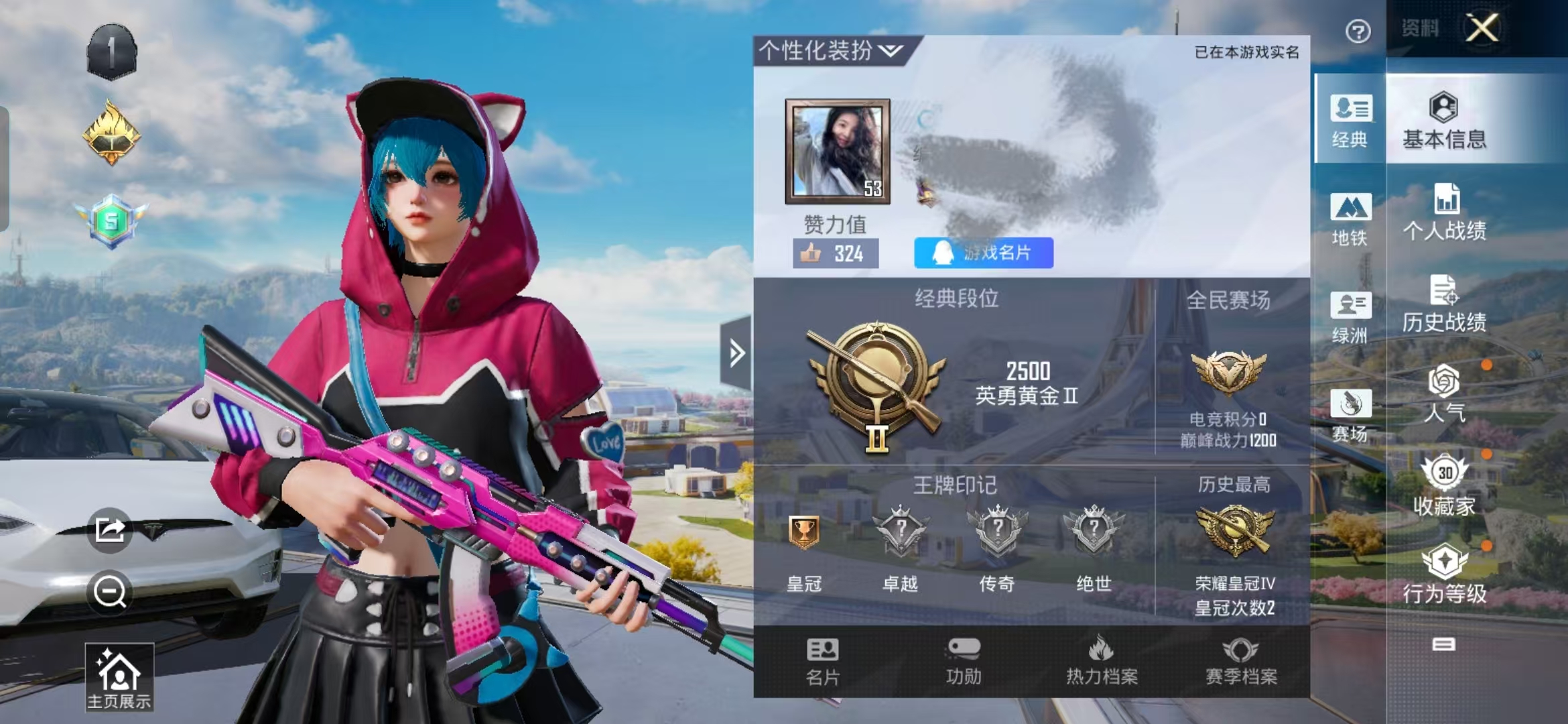Open 个人战绩 personal stats
The width and height of the screenshot is (1568, 724).
click(1444, 212)
